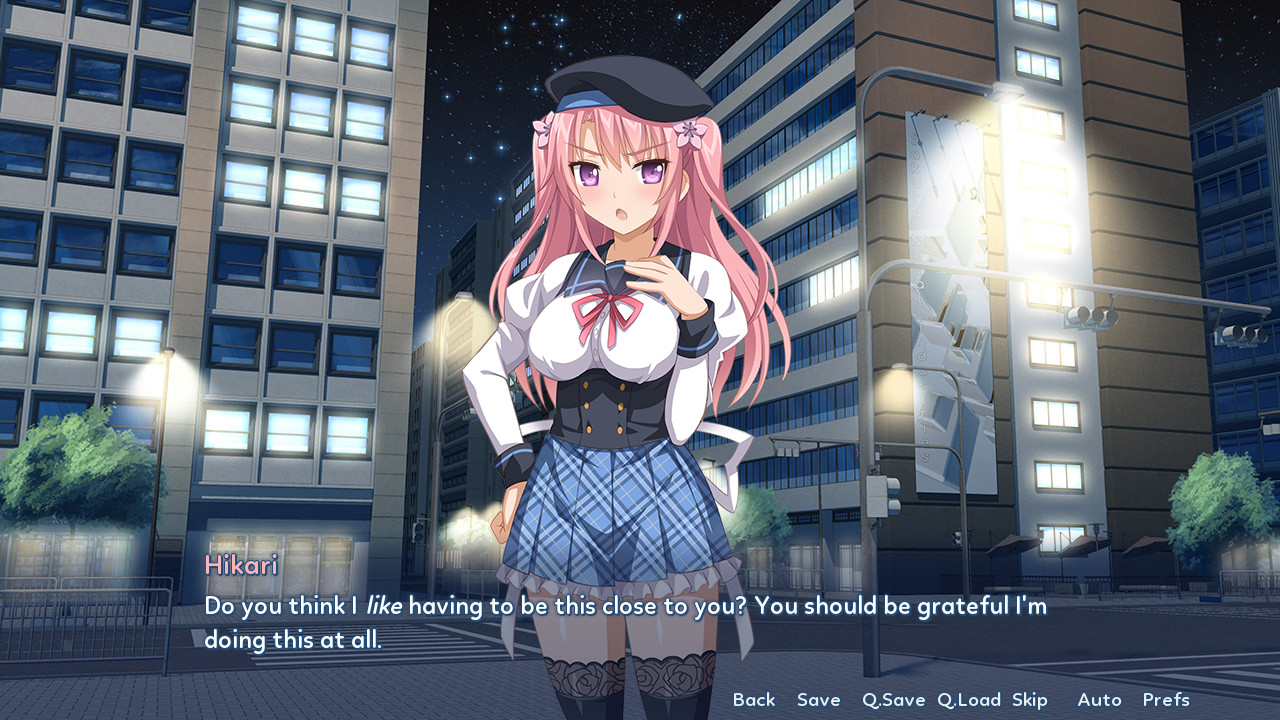
Task: Rewind dialogue with the Back option
Action: pyautogui.click(x=755, y=700)
